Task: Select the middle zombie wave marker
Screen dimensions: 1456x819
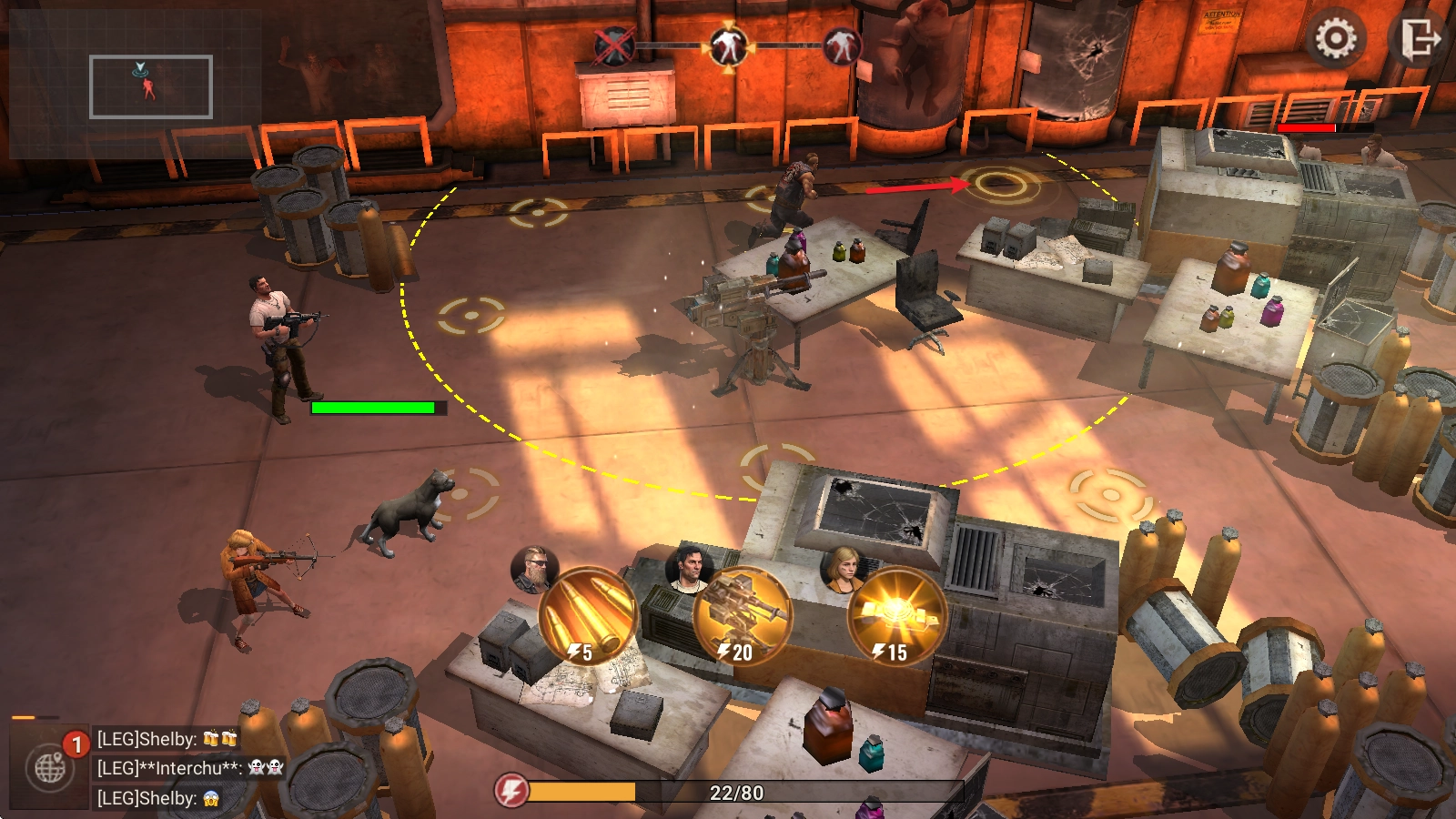Action: click(x=728, y=45)
